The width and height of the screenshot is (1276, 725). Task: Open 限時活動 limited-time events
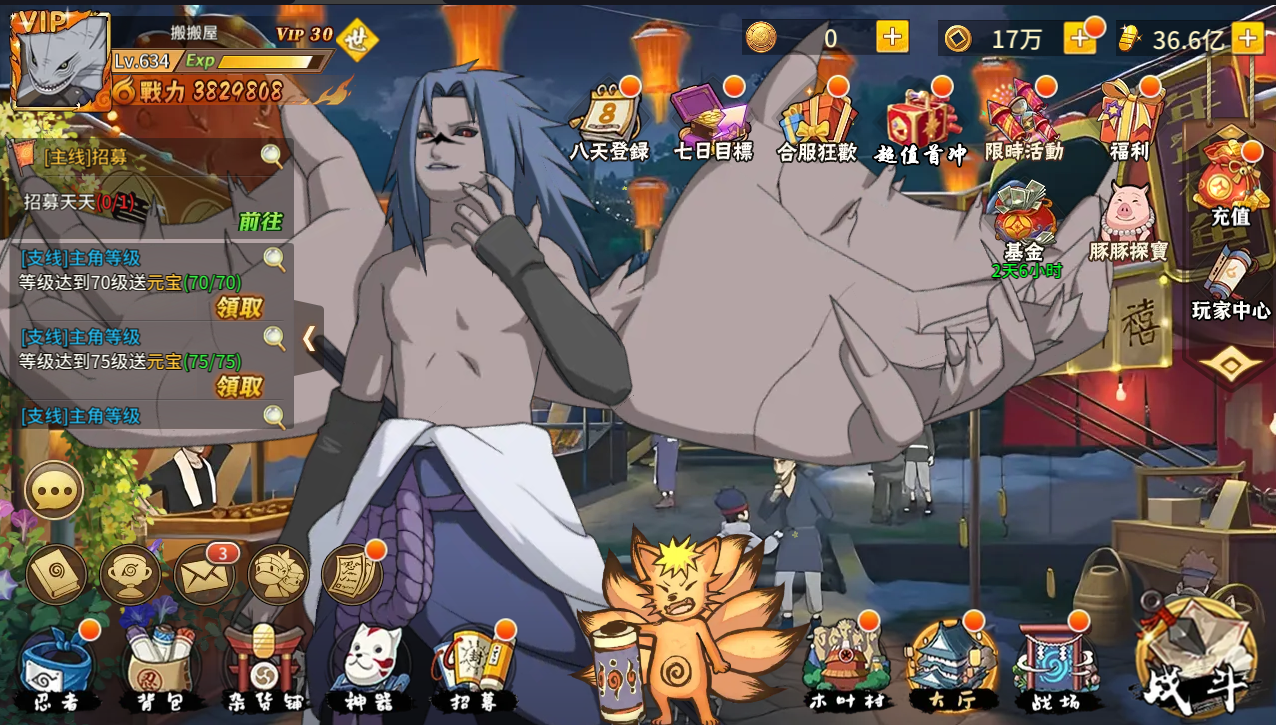pyautogui.click(x=1023, y=122)
